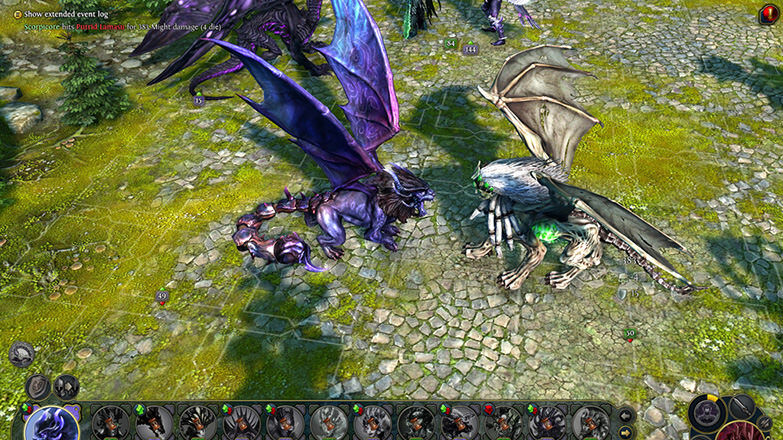This screenshot has height=440, width=783.
Task: Open the hero portrait with yellow gauge
Action: 708,412
